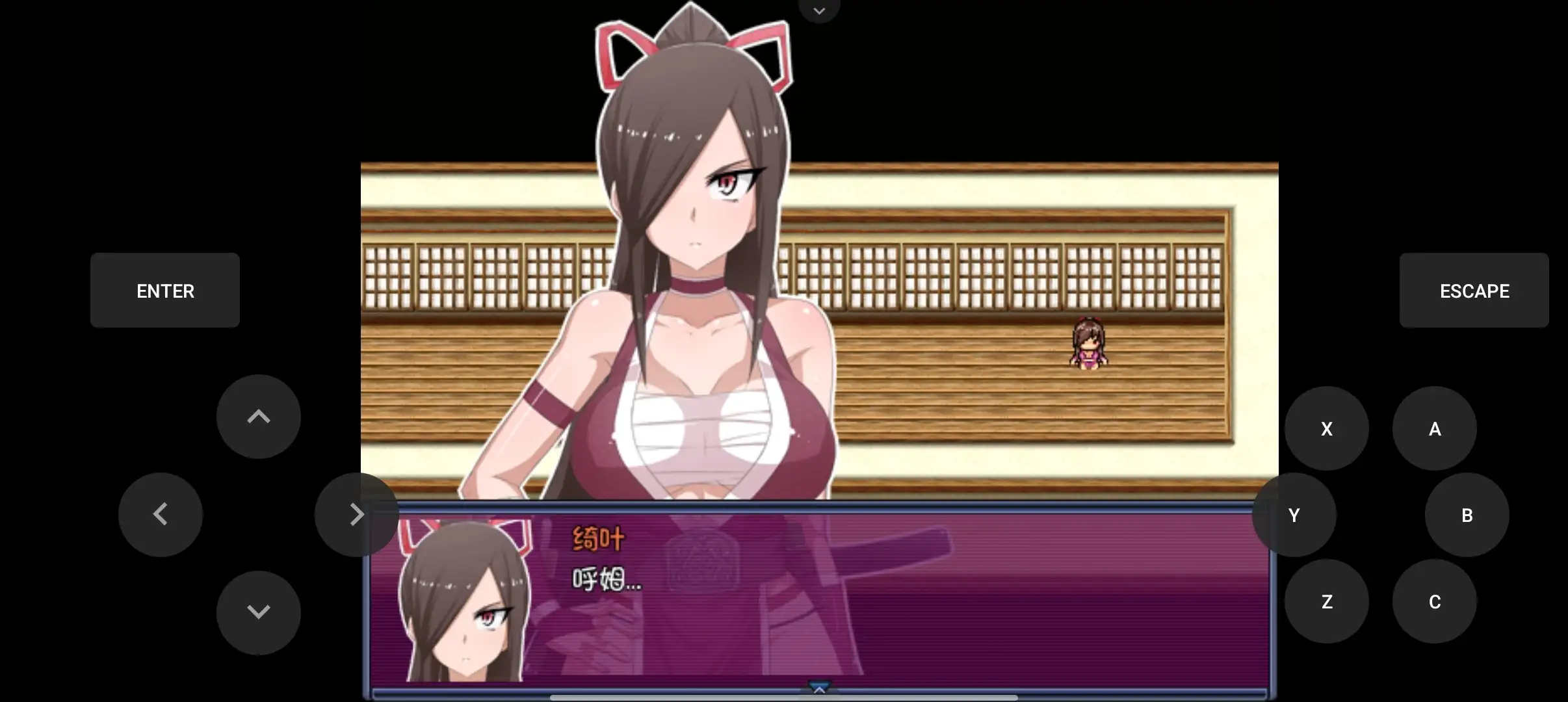Tap the down arrow d-pad button
This screenshot has width=1568, height=702.
coord(258,612)
